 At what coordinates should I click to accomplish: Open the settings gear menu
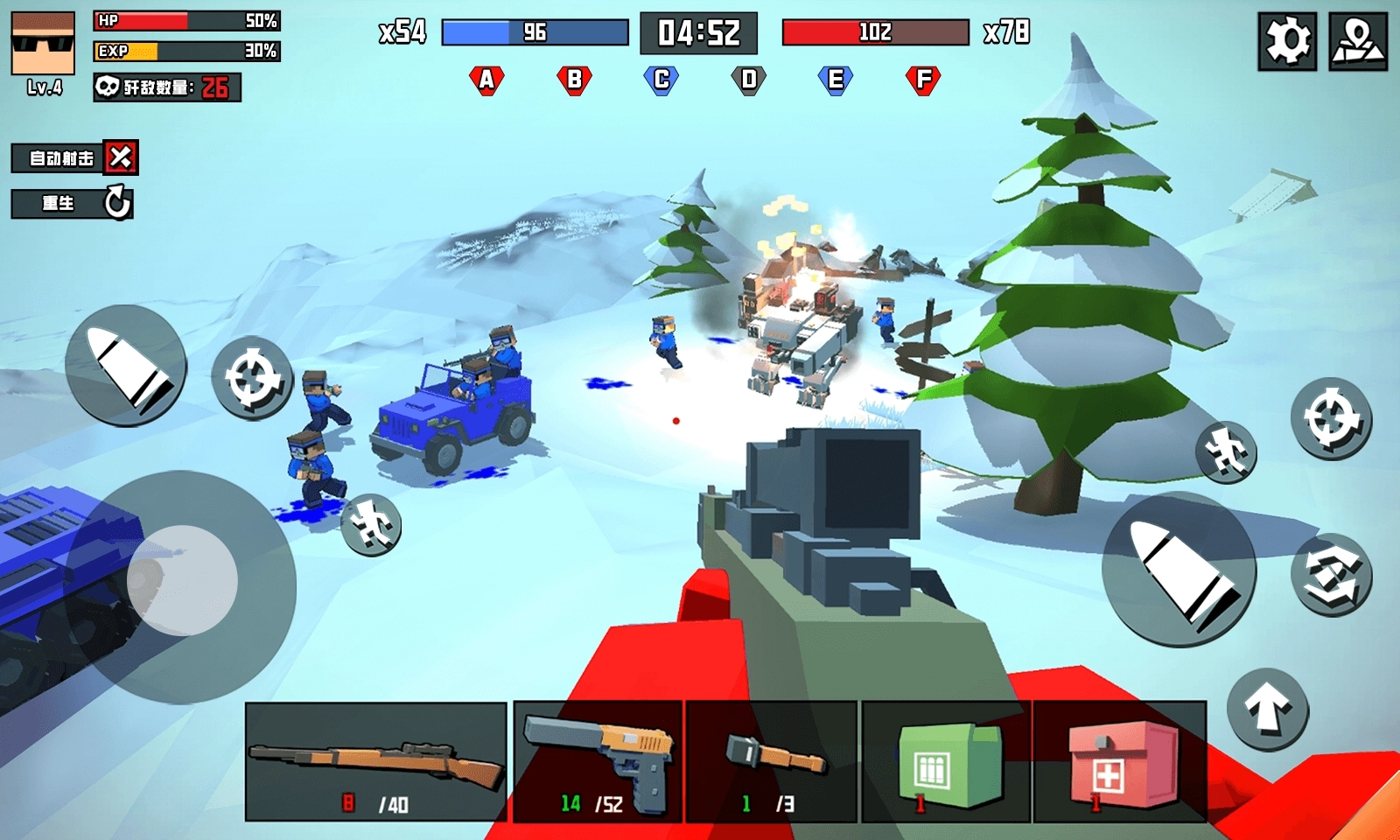point(1287,41)
